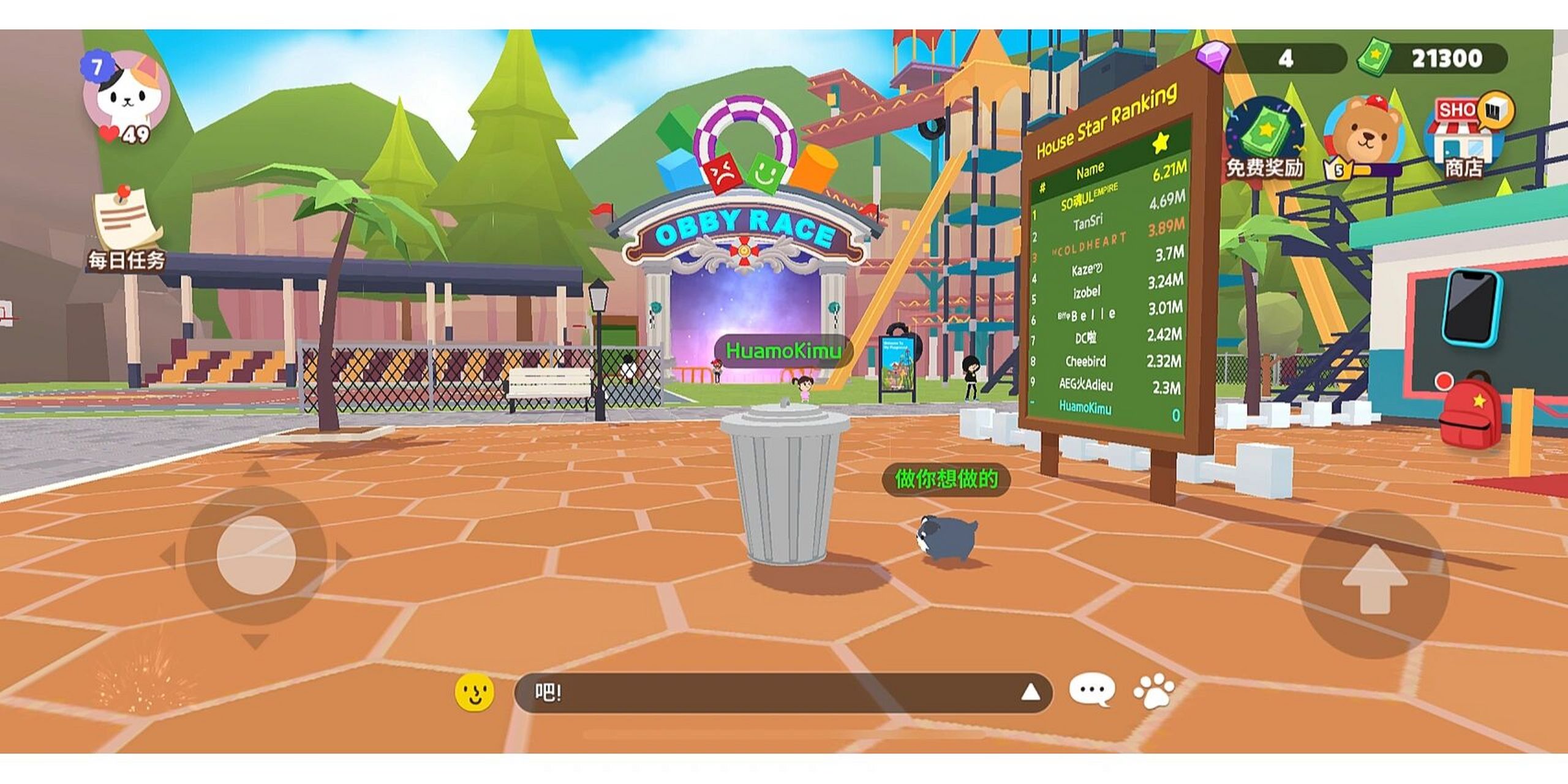Open the paw print pet menu

pos(1155,692)
